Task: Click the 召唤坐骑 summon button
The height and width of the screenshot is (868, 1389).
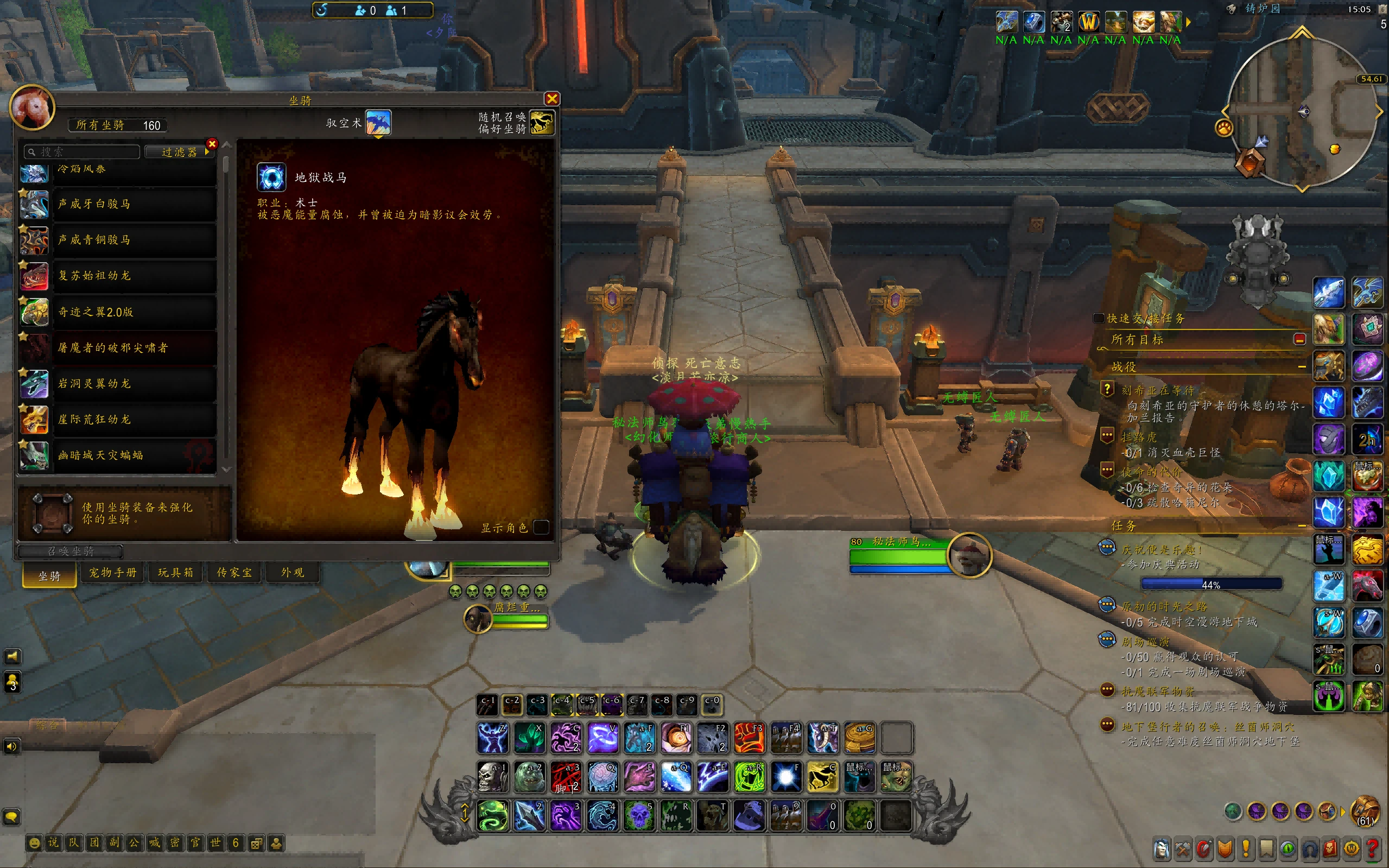Action: point(71,551)
